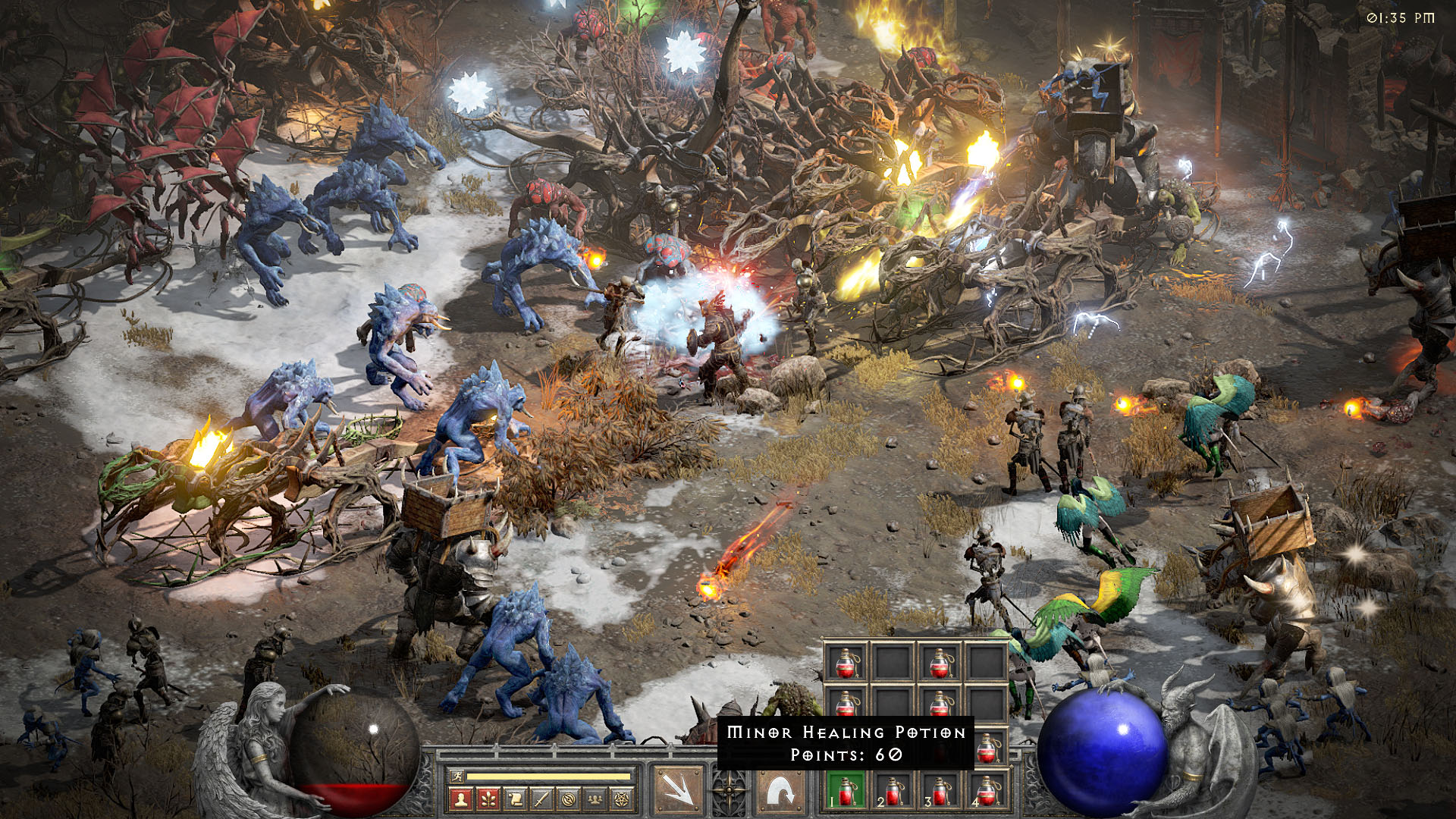
Task: Use the potion in belt slot 4
Action: (987, 791)
